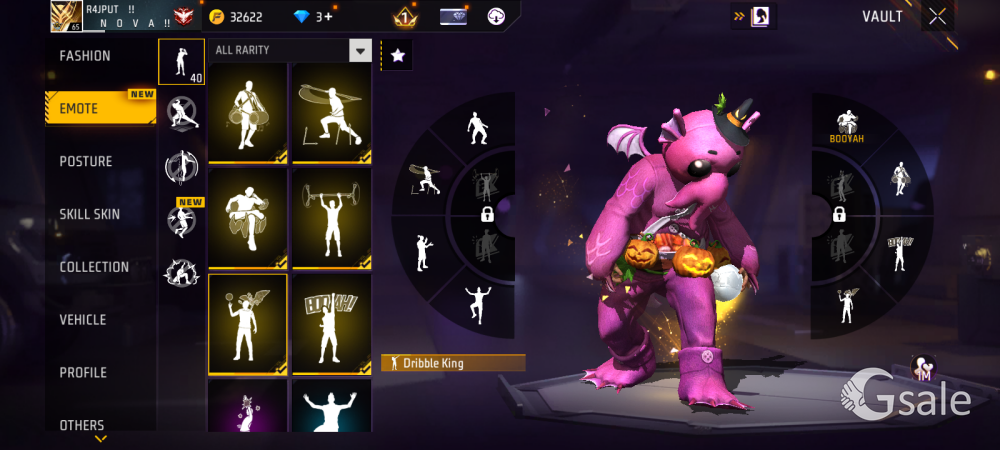Pick the drum-playing emote tile
This screenshot has height=450, width=1000.
(x=247, y=112)
